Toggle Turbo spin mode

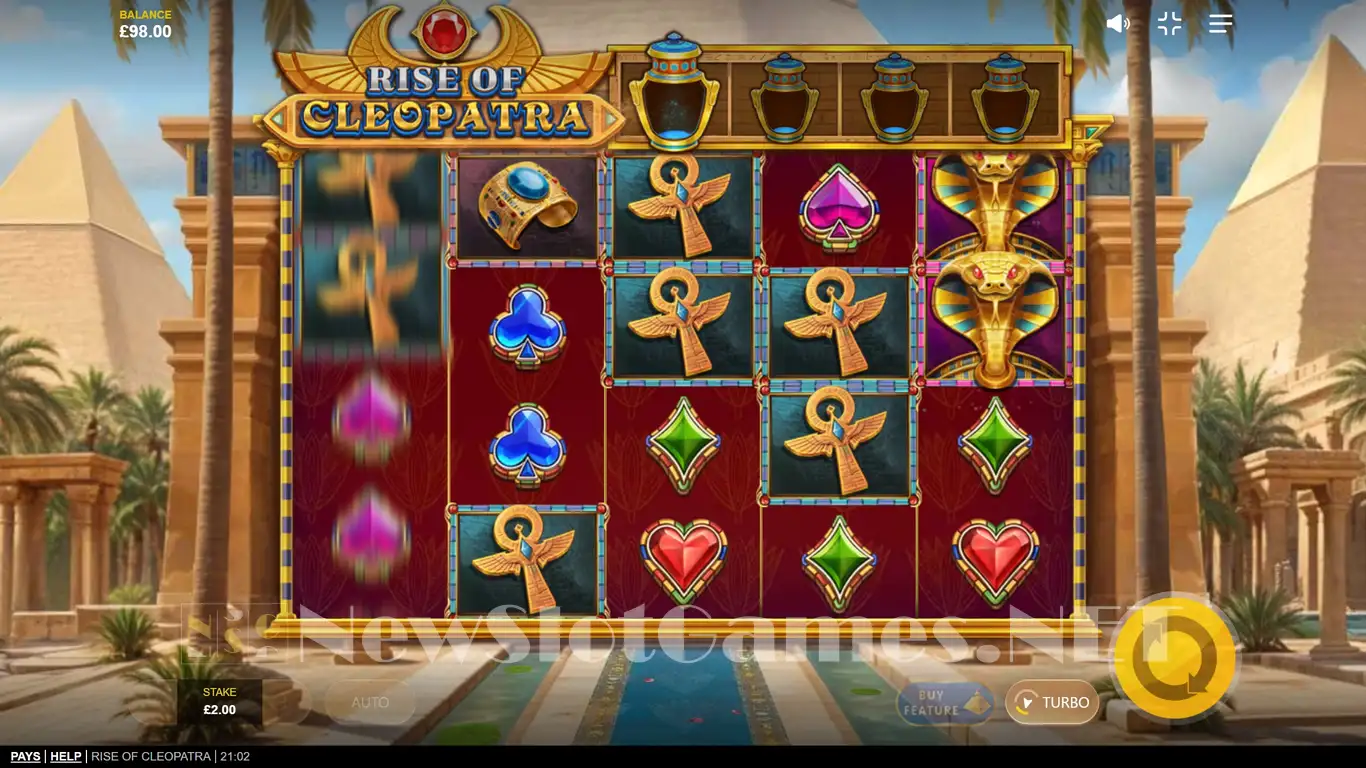click(x=1052, y=703)
